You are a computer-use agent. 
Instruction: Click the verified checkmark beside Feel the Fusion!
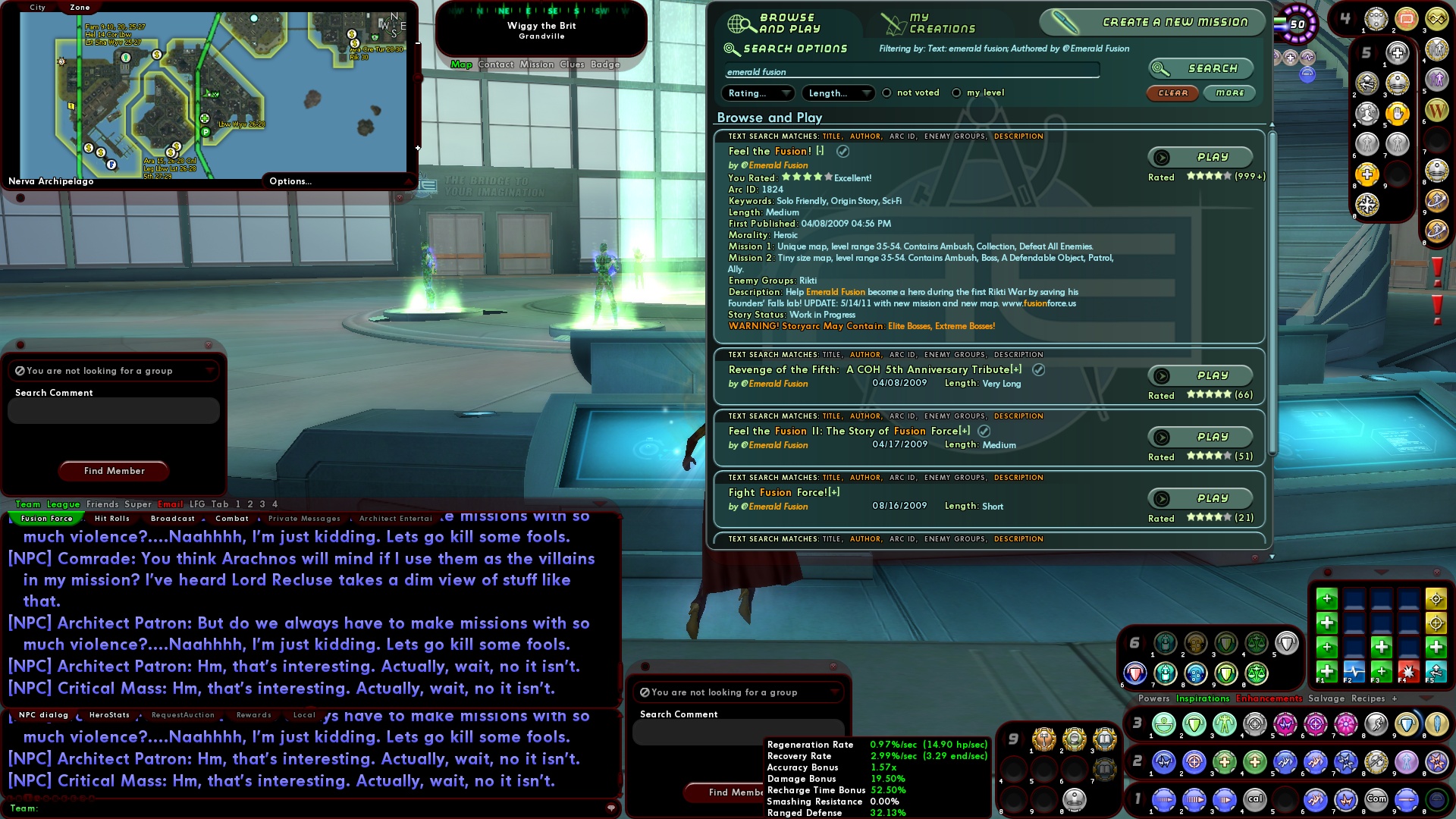pos(842,151)
